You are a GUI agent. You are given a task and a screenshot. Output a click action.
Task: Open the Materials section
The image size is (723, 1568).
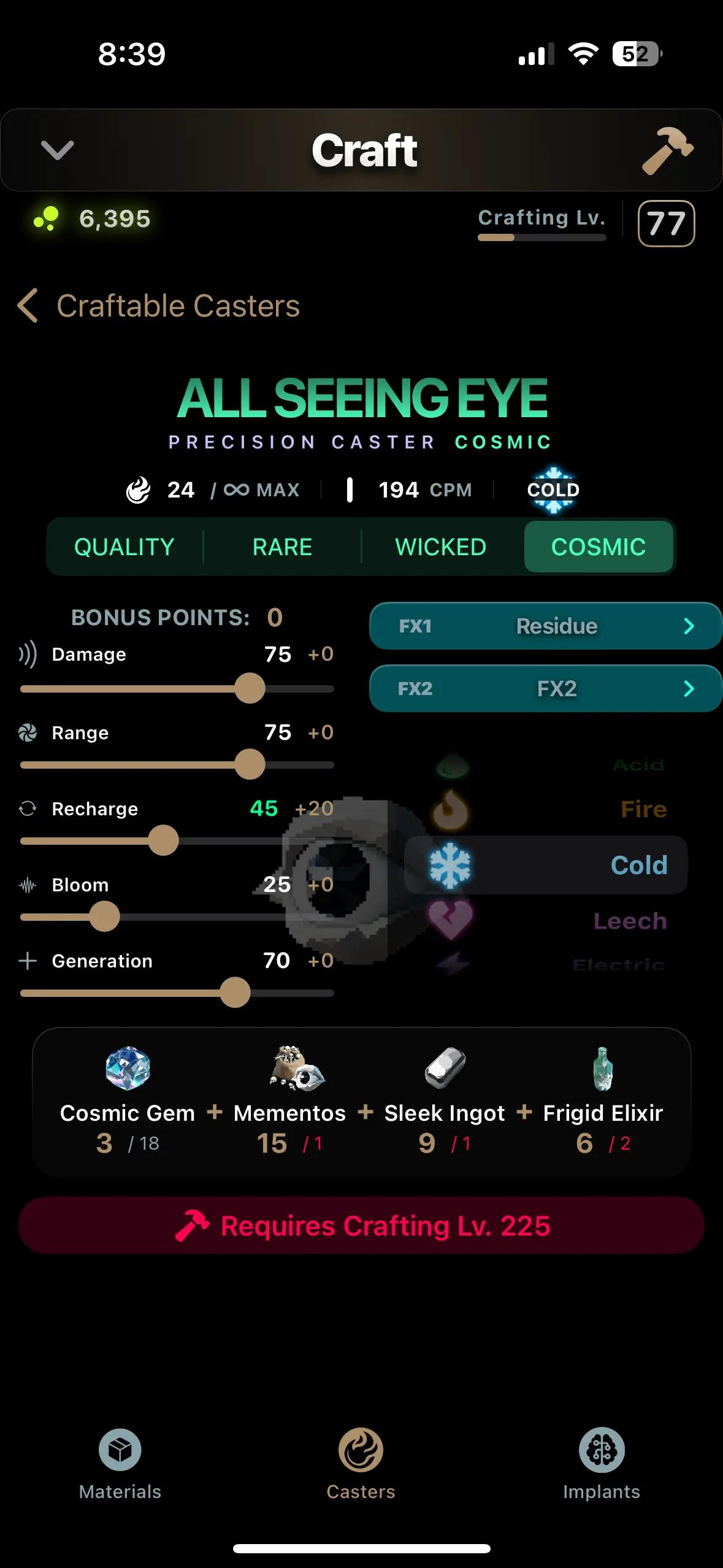(x=120, y=1463)
